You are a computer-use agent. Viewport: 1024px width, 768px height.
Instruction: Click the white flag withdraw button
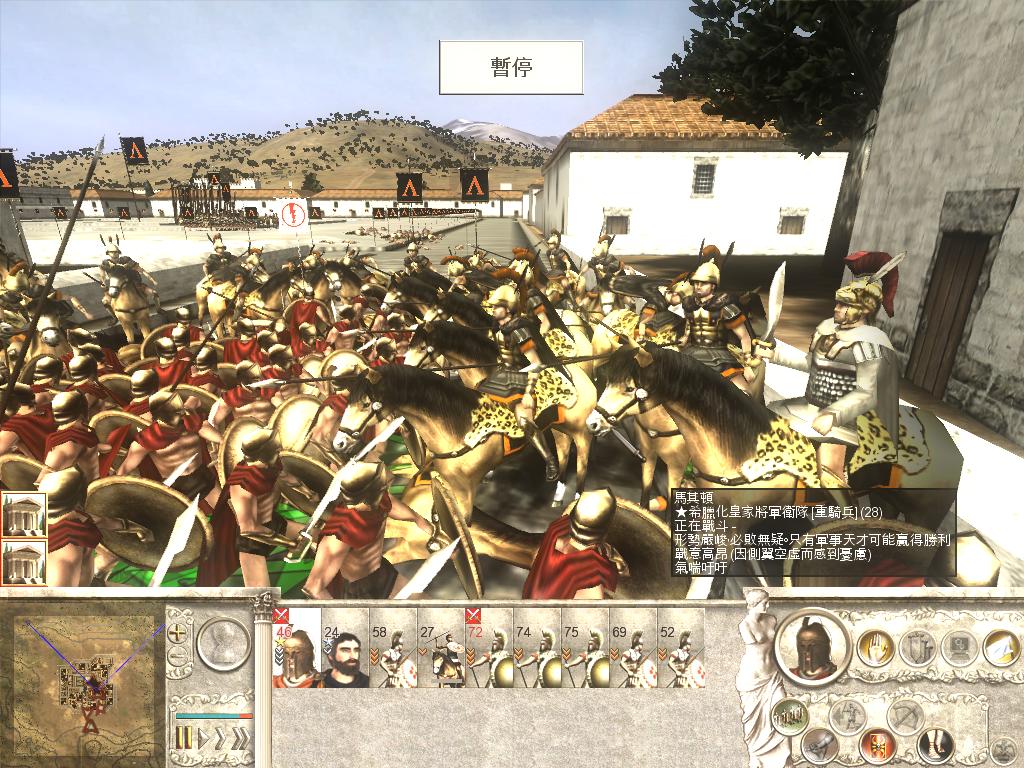[1003, 649]
